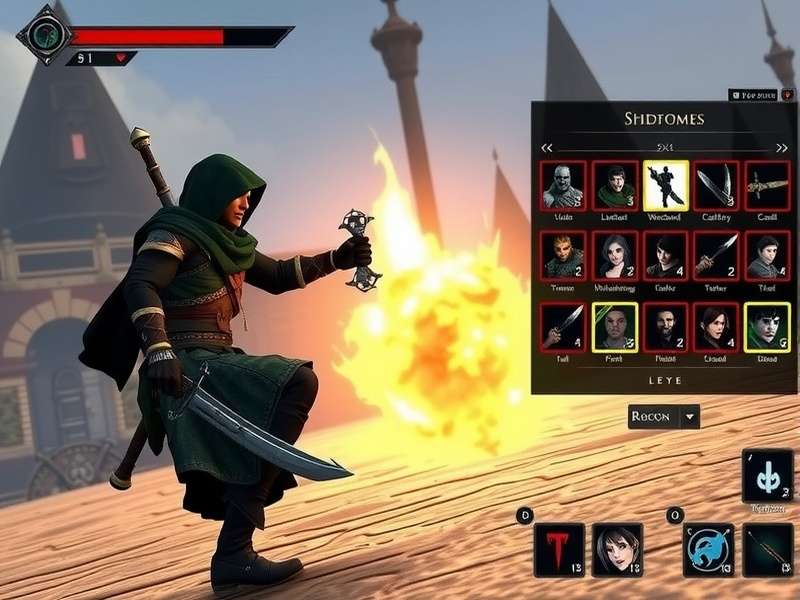Select the orange-haired masked character slot
Viewport: 800px width, 600px height.
pos(563,256)
